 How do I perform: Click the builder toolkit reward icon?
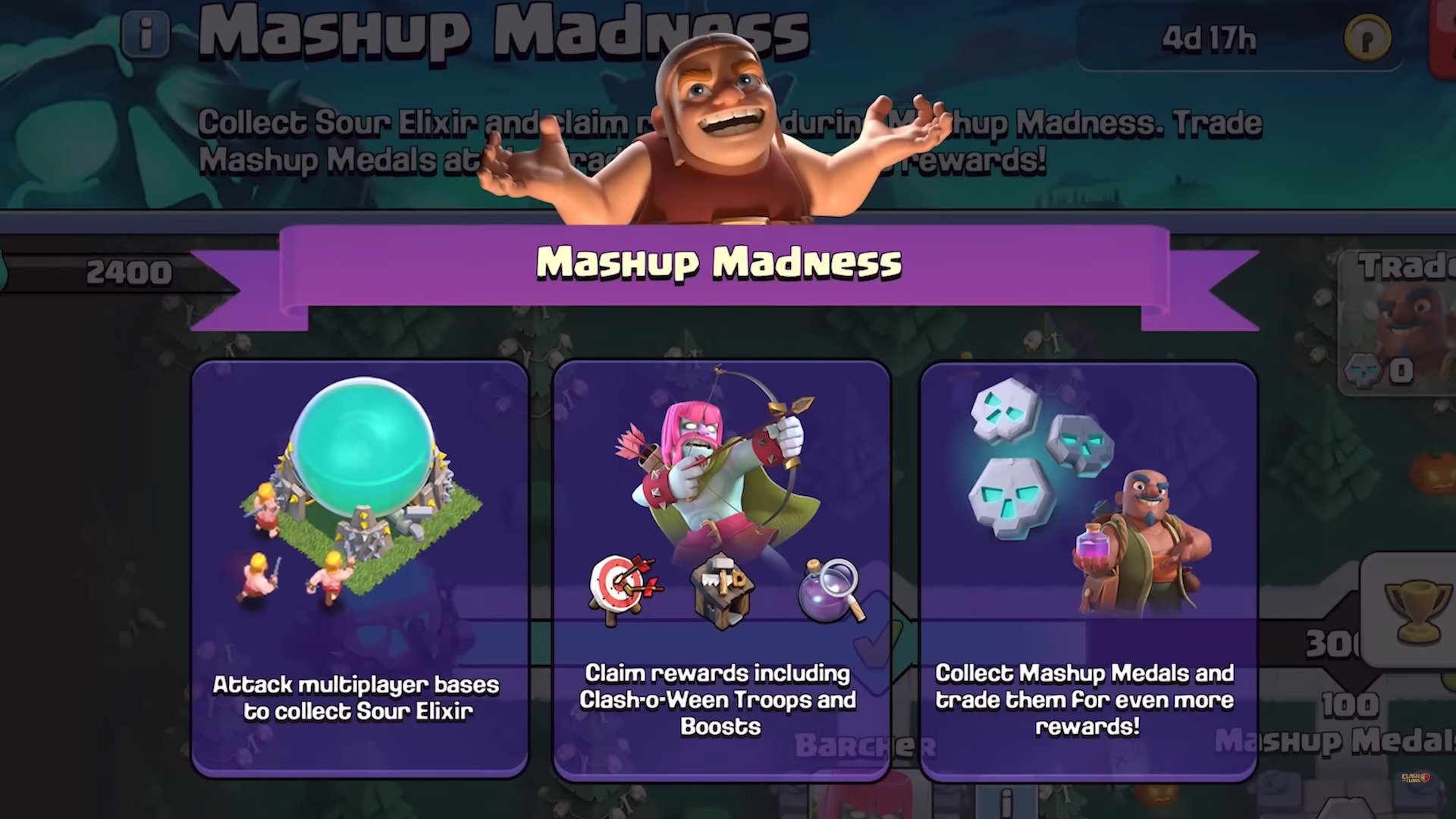coord(722,589)
